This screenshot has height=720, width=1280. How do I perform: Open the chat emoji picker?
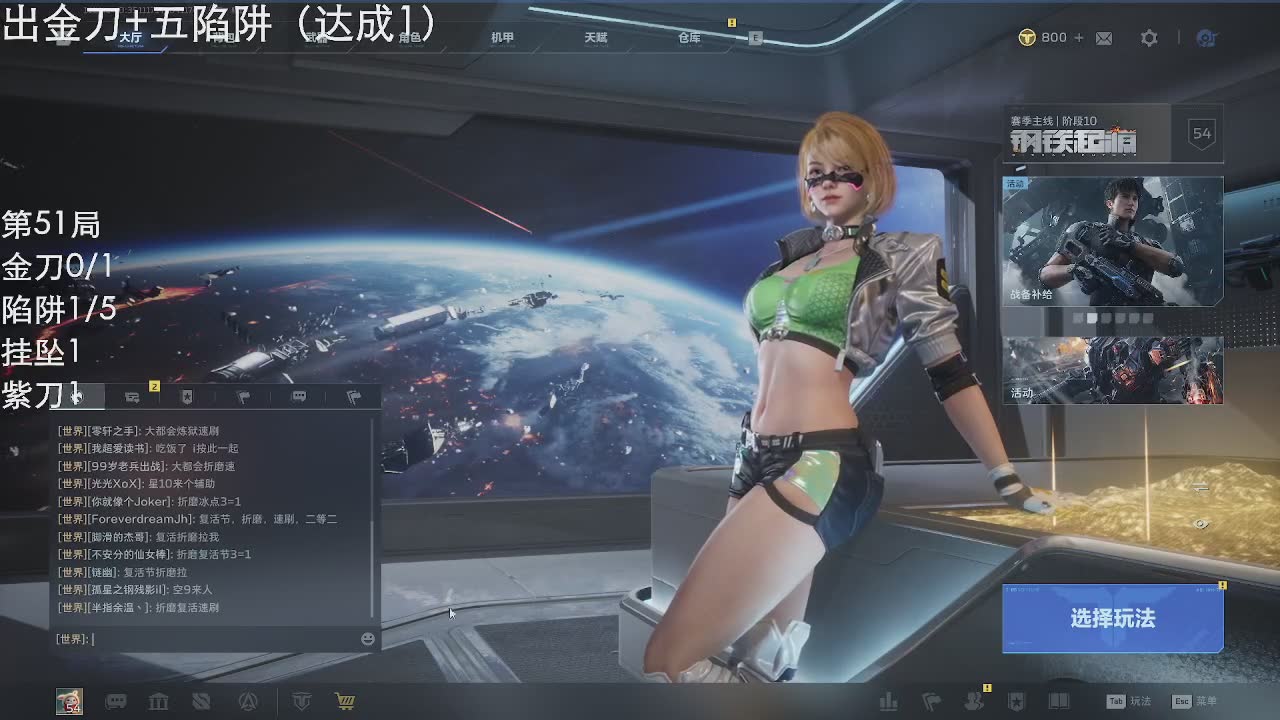coord(368,639)
